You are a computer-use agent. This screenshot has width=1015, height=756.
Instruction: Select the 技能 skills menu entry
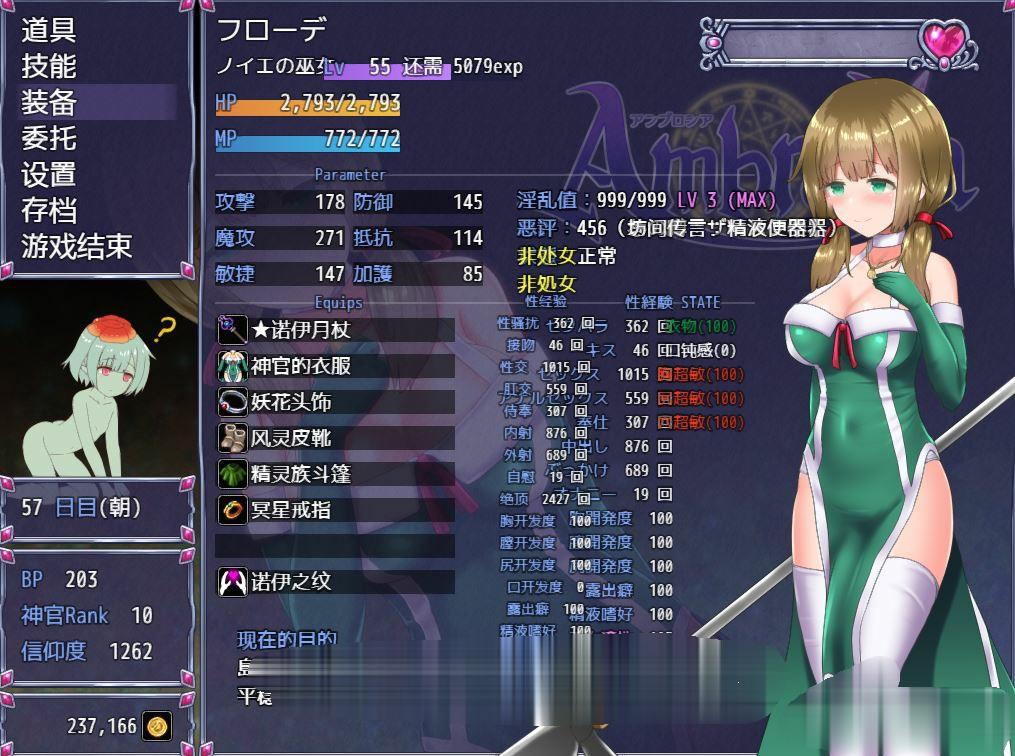50,66
